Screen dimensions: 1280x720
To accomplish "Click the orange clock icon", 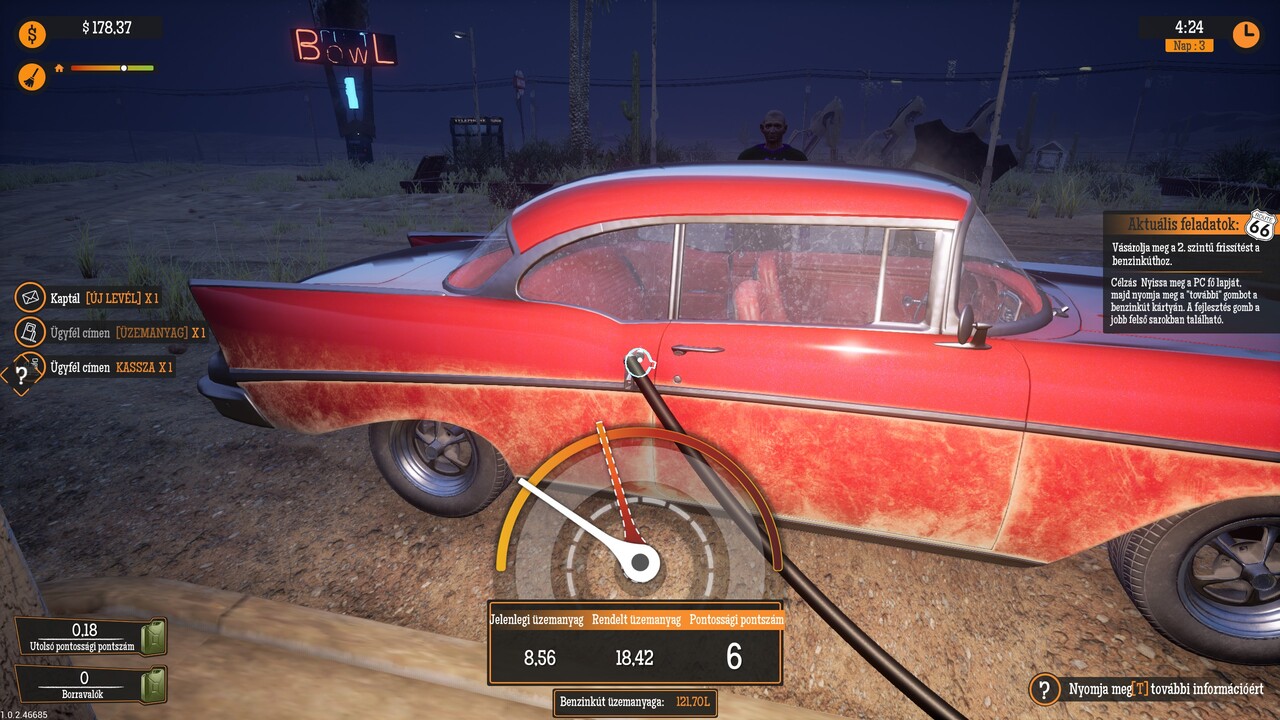I will [1245, 34].
